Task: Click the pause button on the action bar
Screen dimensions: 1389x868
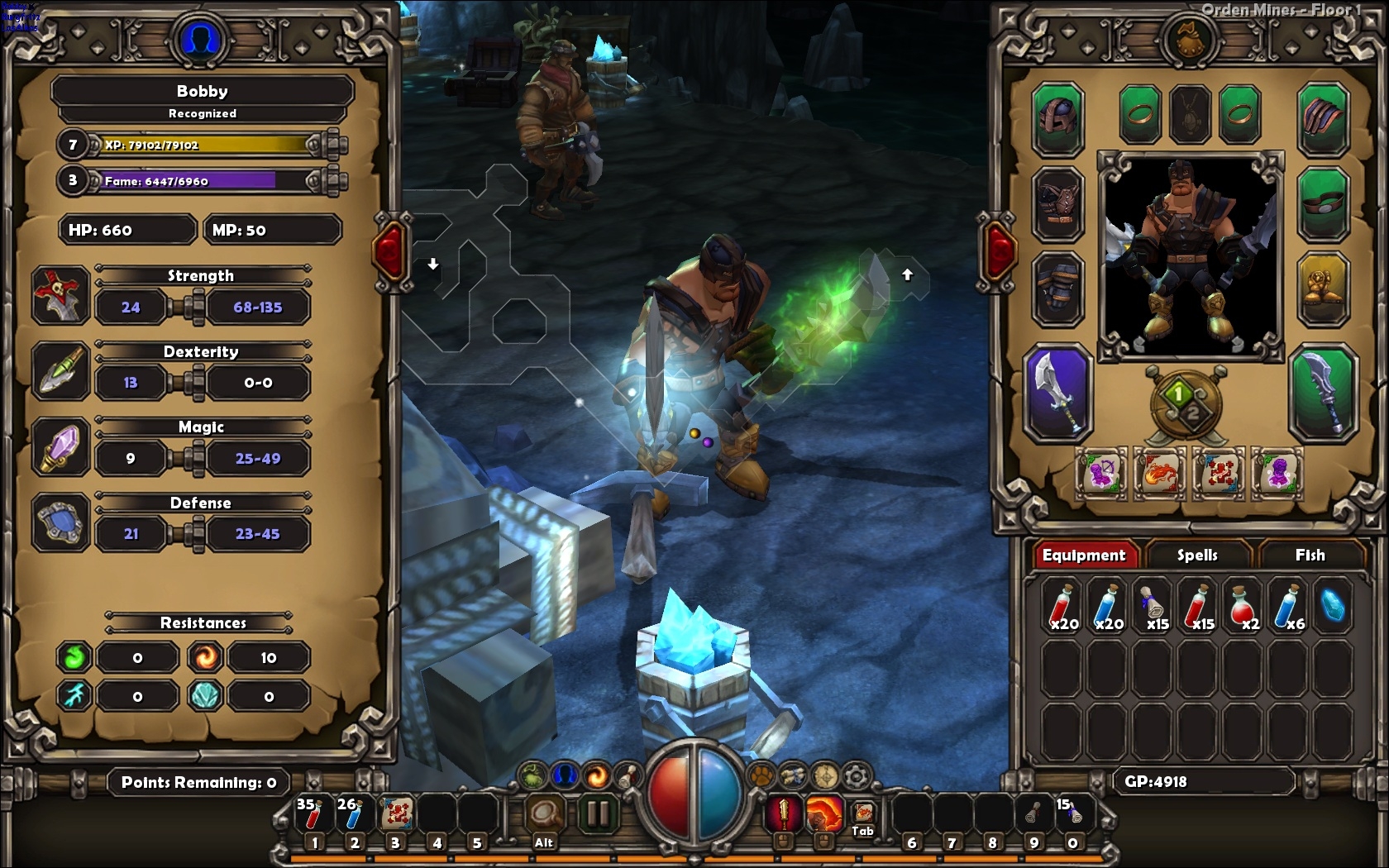Action: (595, 814)
